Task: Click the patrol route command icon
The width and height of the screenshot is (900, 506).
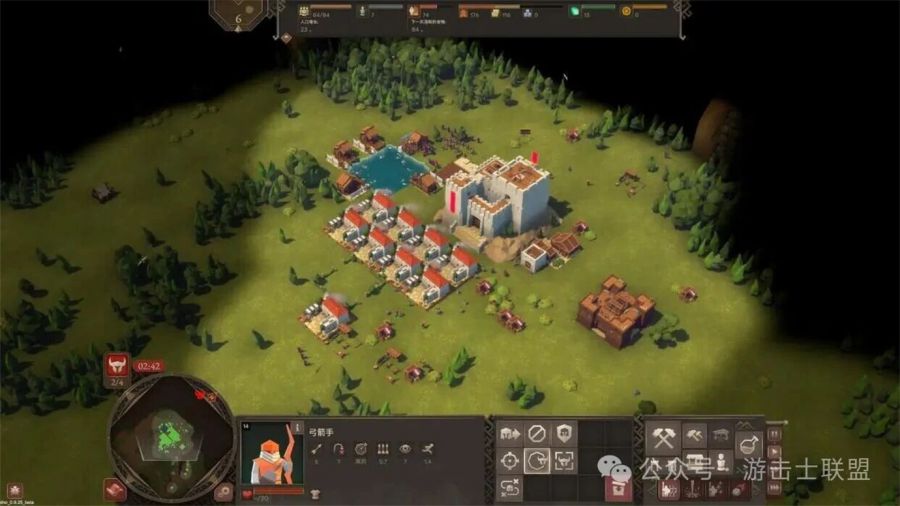Action: (509, 488)
